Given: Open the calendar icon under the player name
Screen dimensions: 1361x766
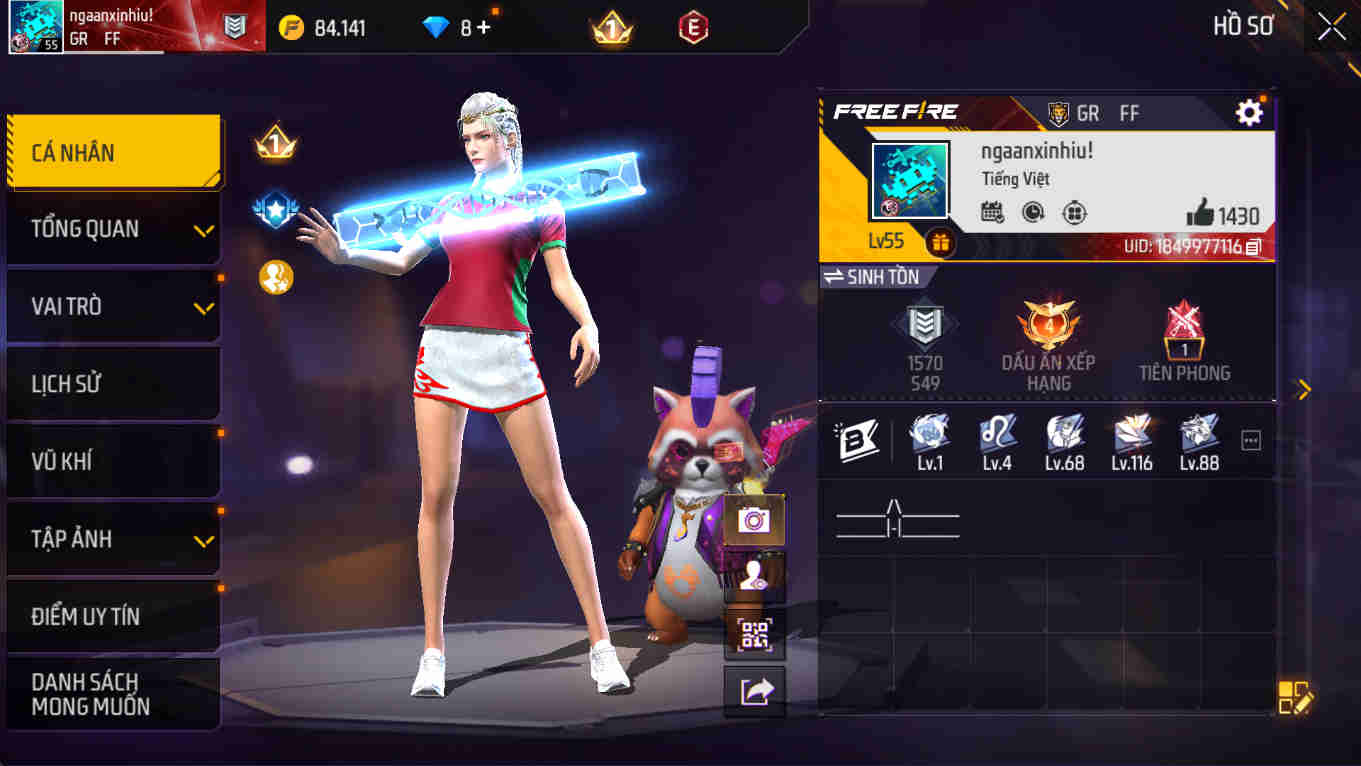Looking at the screenshot, I should click(x=991, y=212).
